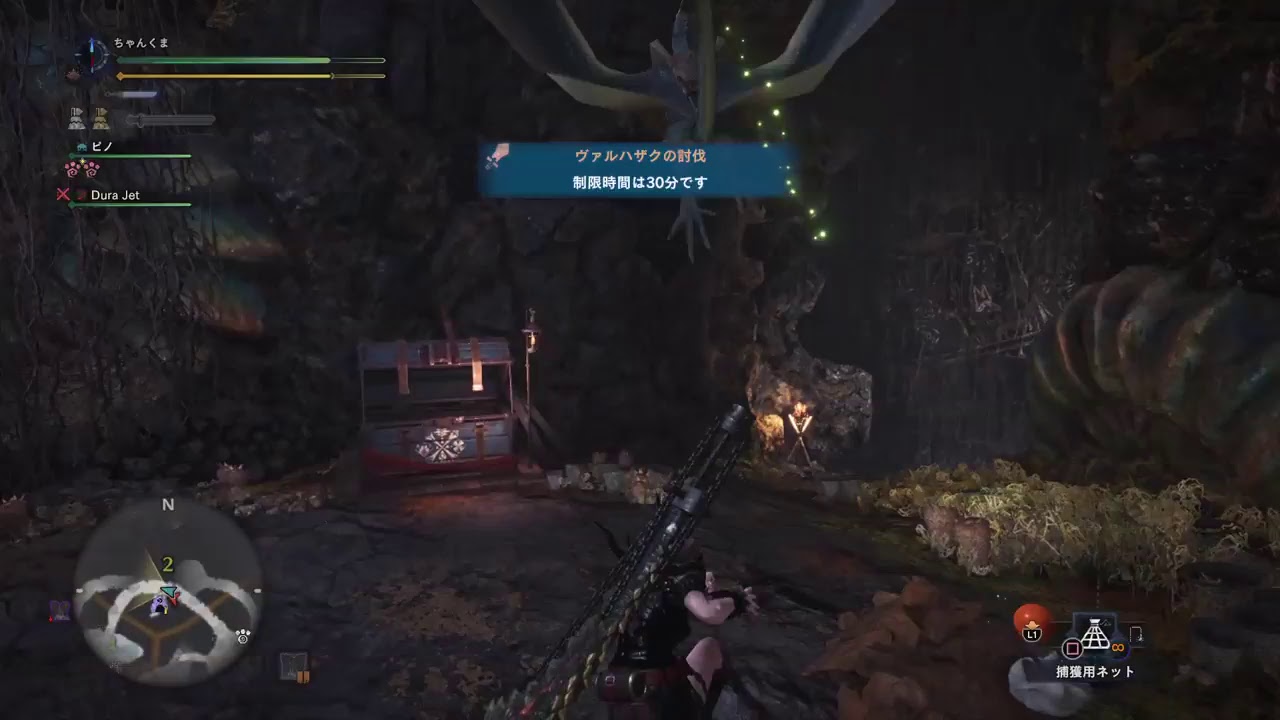Image resolution: width=1280 pixels, height=720 pixels.
Task: Toggle the infinity ammo indicator on the net
Action: click(1118, 647)
